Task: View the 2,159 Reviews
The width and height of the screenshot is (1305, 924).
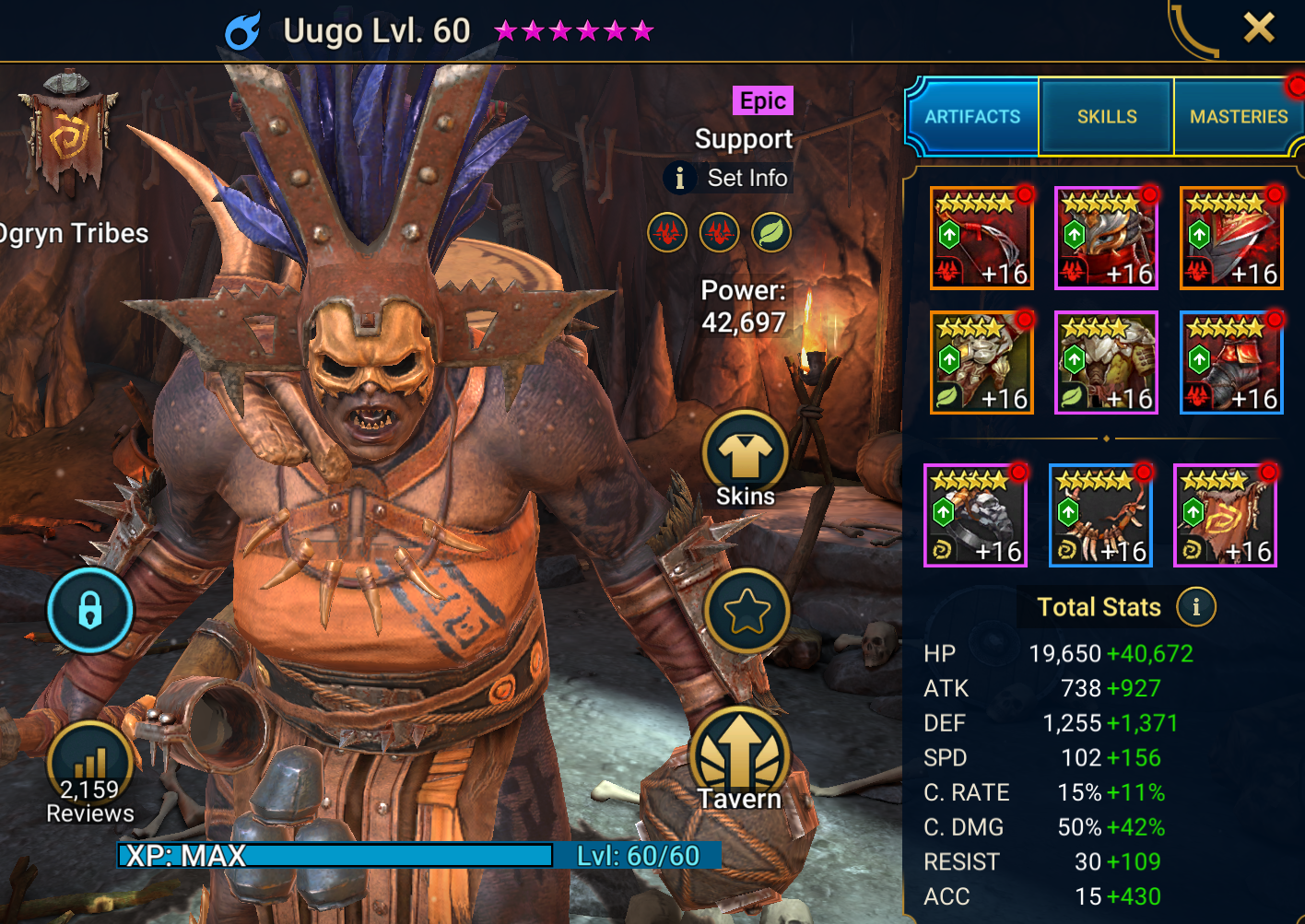Action: tap(90, 774)
